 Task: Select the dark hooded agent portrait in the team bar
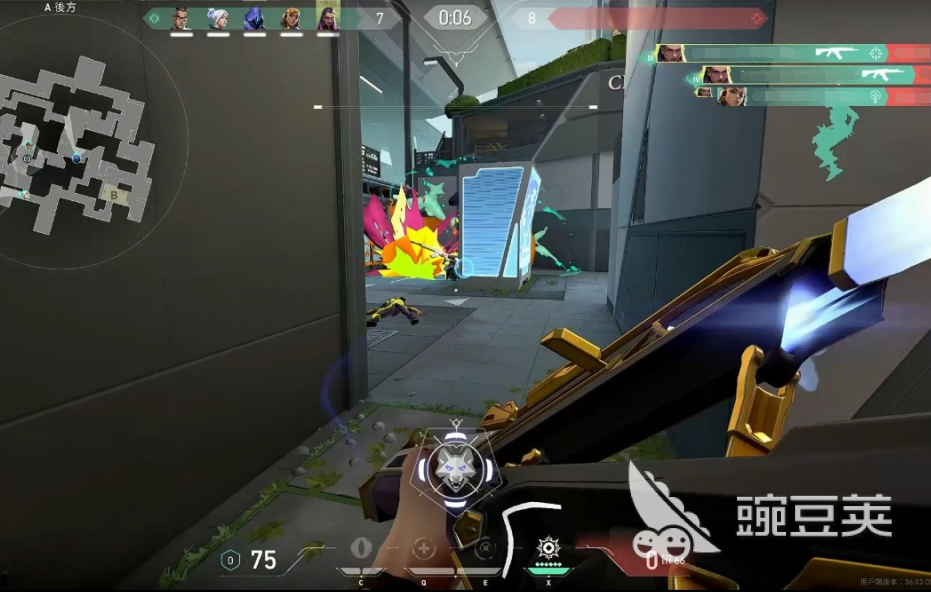254,18
